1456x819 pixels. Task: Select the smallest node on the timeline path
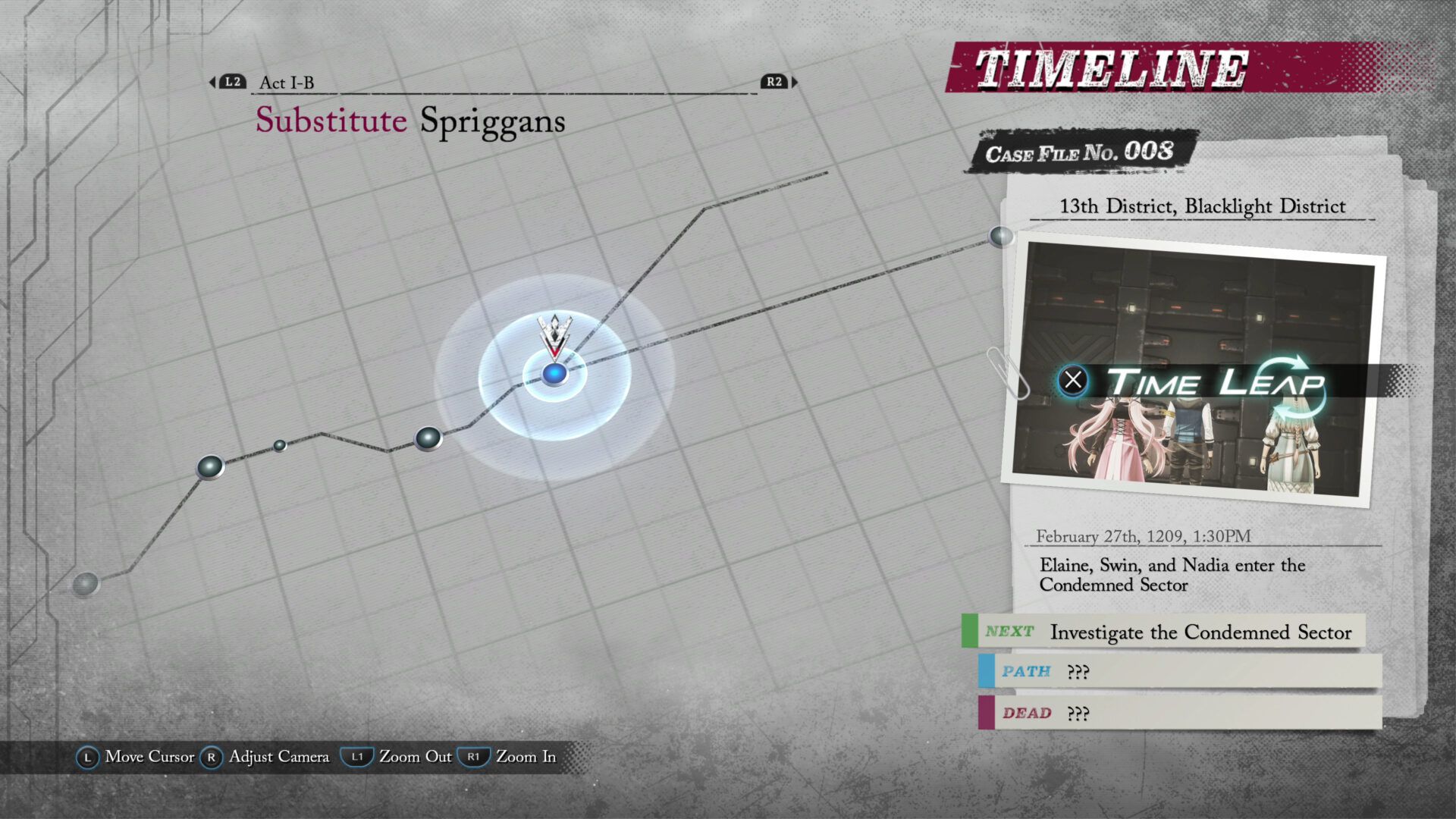[280, 445]
